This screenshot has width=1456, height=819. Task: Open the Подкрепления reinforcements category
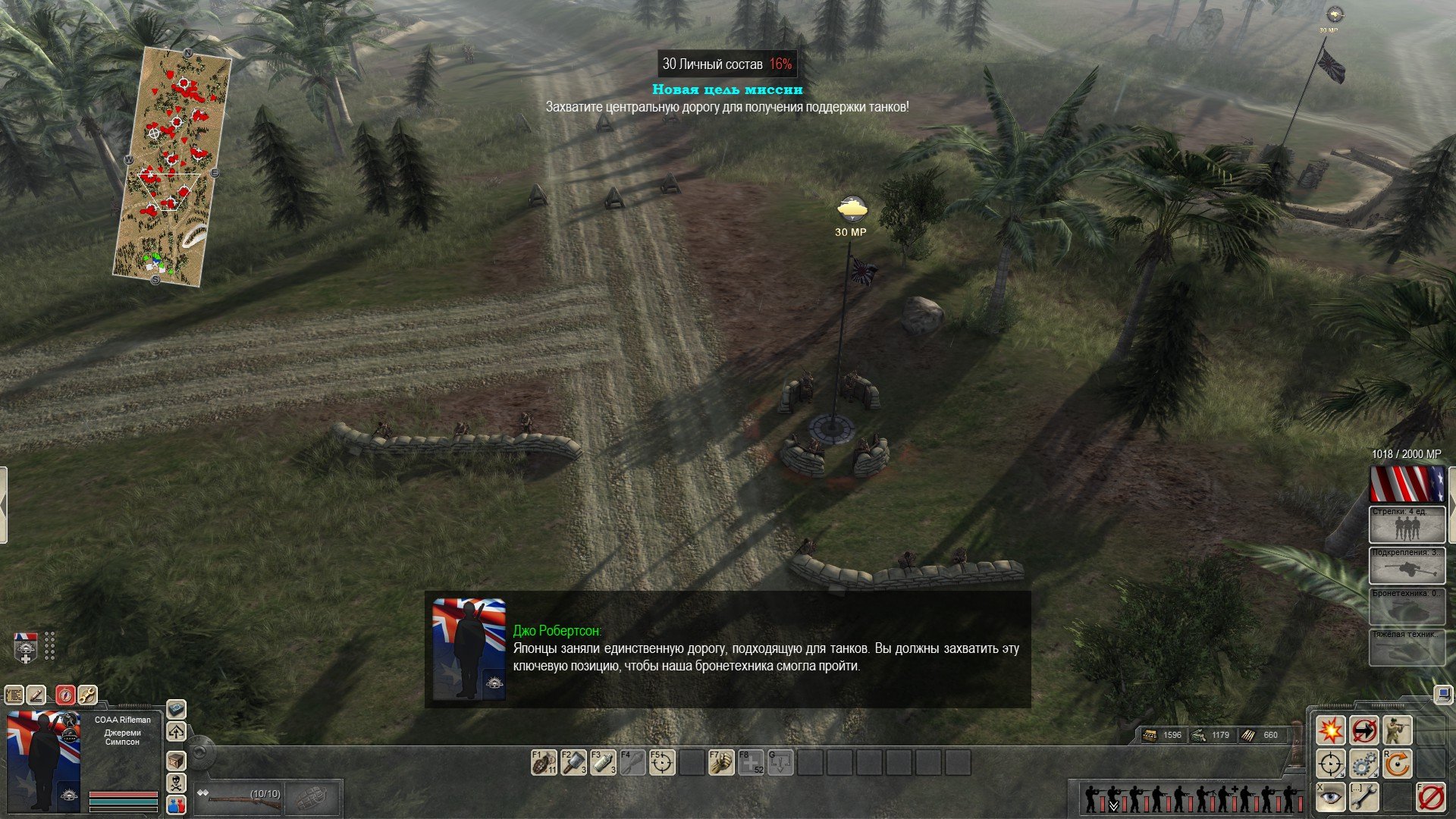(1407, 566)
